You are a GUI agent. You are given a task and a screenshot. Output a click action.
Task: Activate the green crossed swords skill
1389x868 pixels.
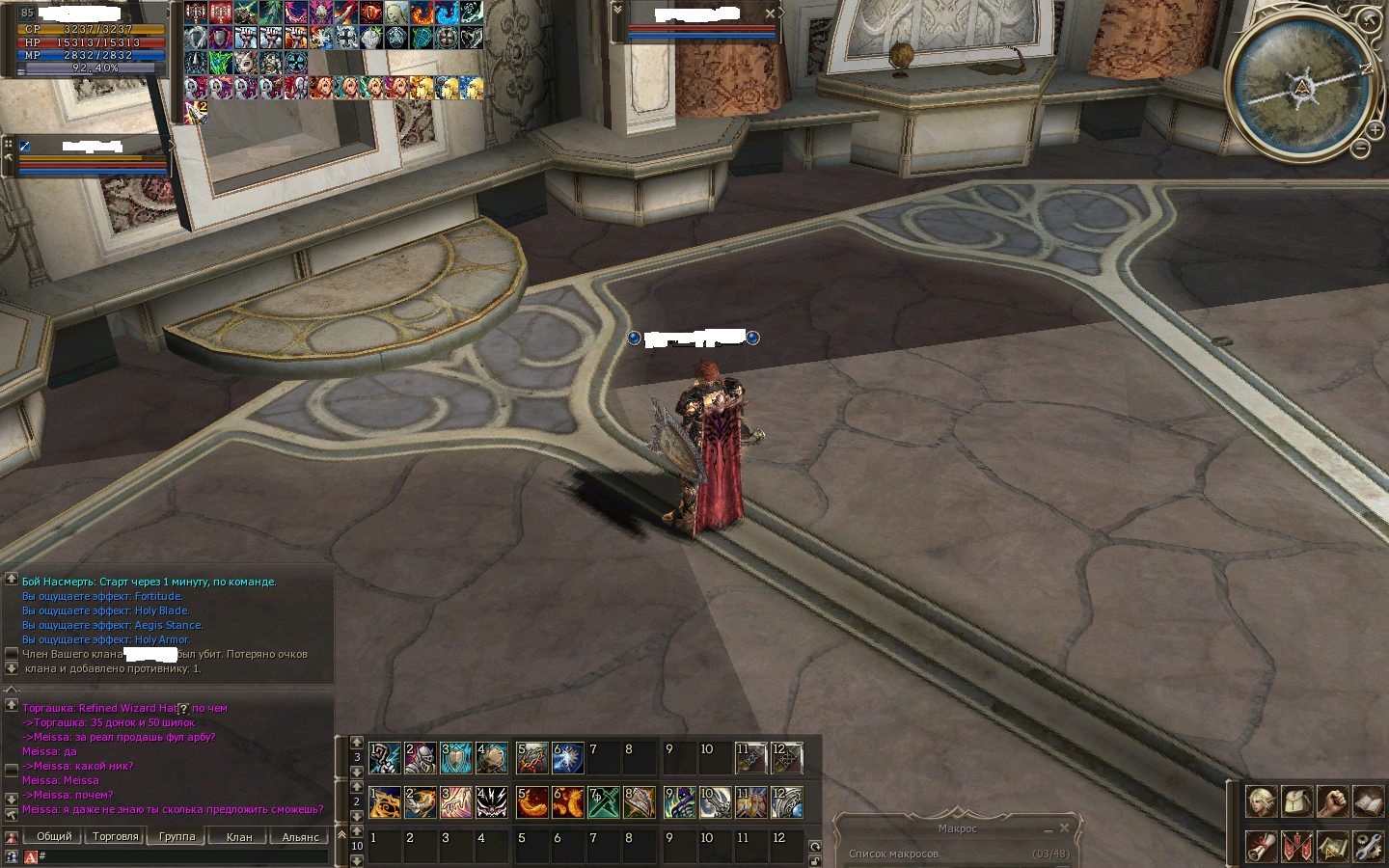[x=604, y=802]
